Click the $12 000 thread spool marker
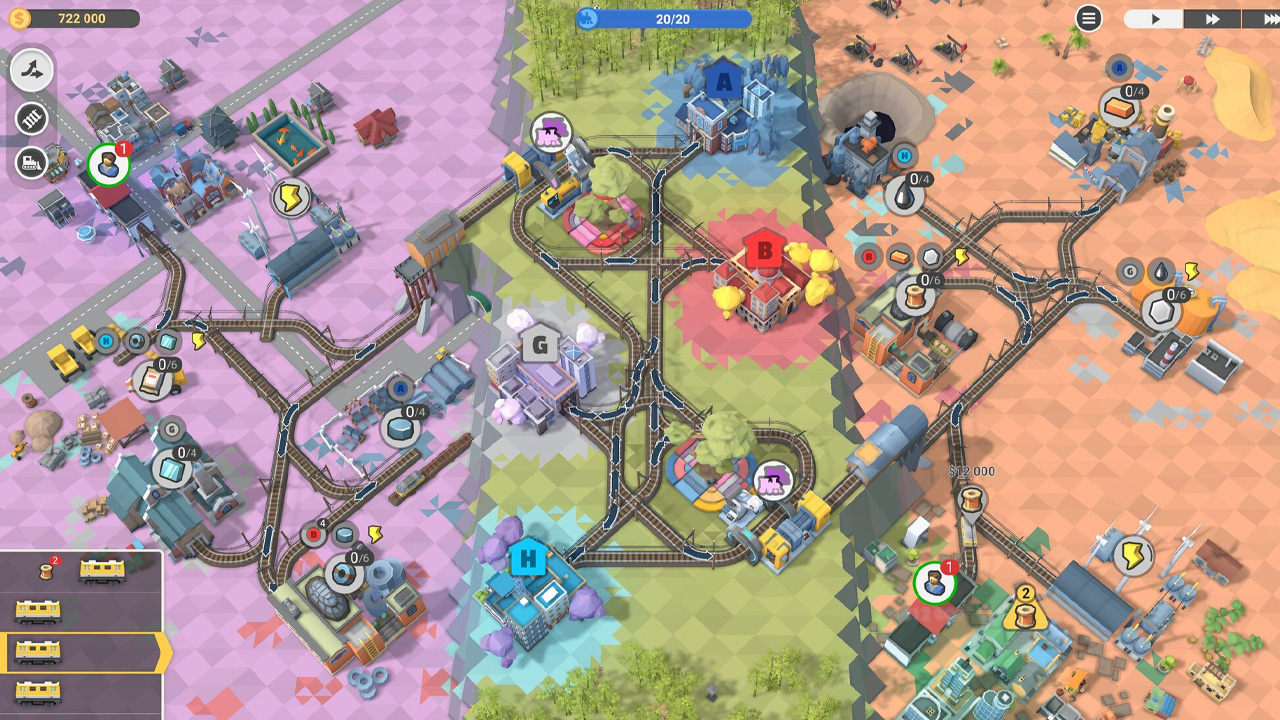 coord(971,499)
